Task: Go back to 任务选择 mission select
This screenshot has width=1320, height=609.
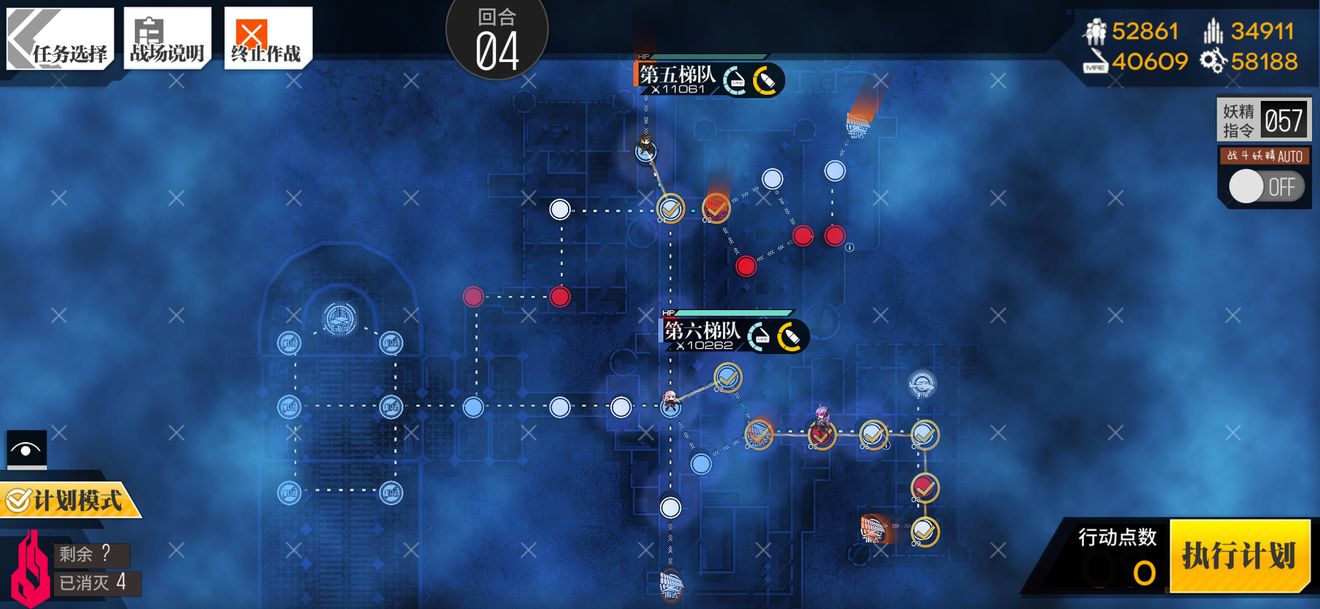Action: tap(58, 40)
